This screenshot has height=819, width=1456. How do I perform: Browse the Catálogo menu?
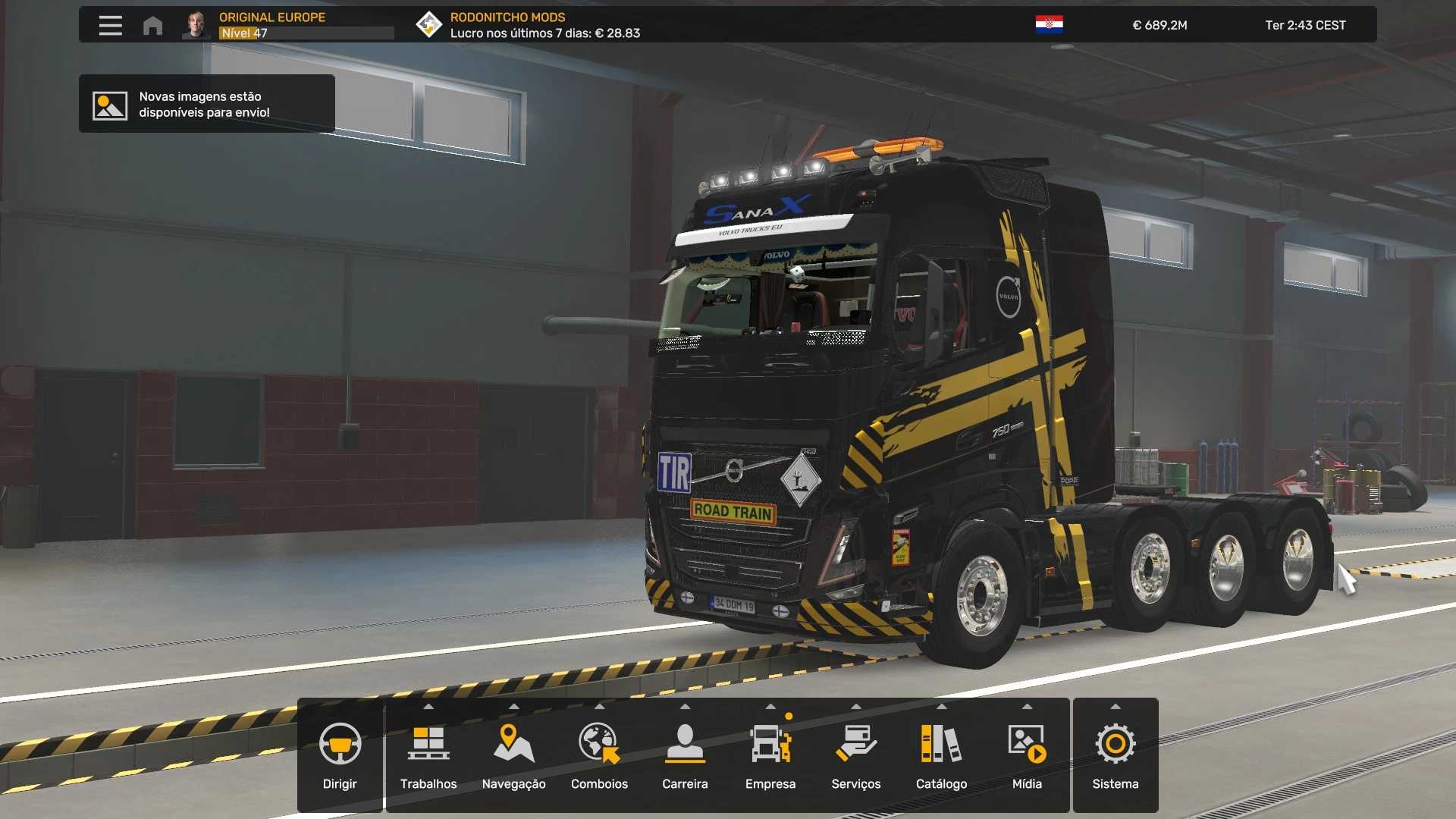pos(941,755)
